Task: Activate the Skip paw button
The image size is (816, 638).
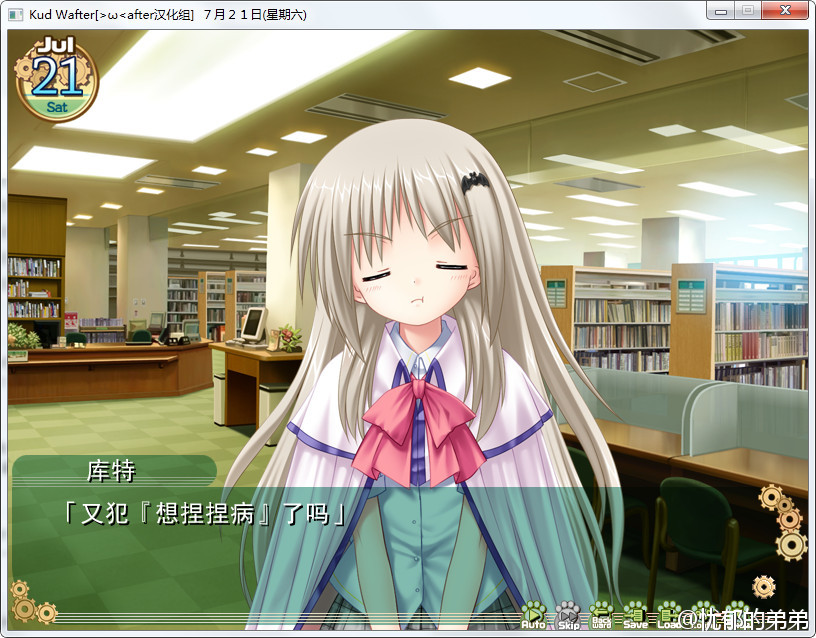Action: [x=568, y=614]
